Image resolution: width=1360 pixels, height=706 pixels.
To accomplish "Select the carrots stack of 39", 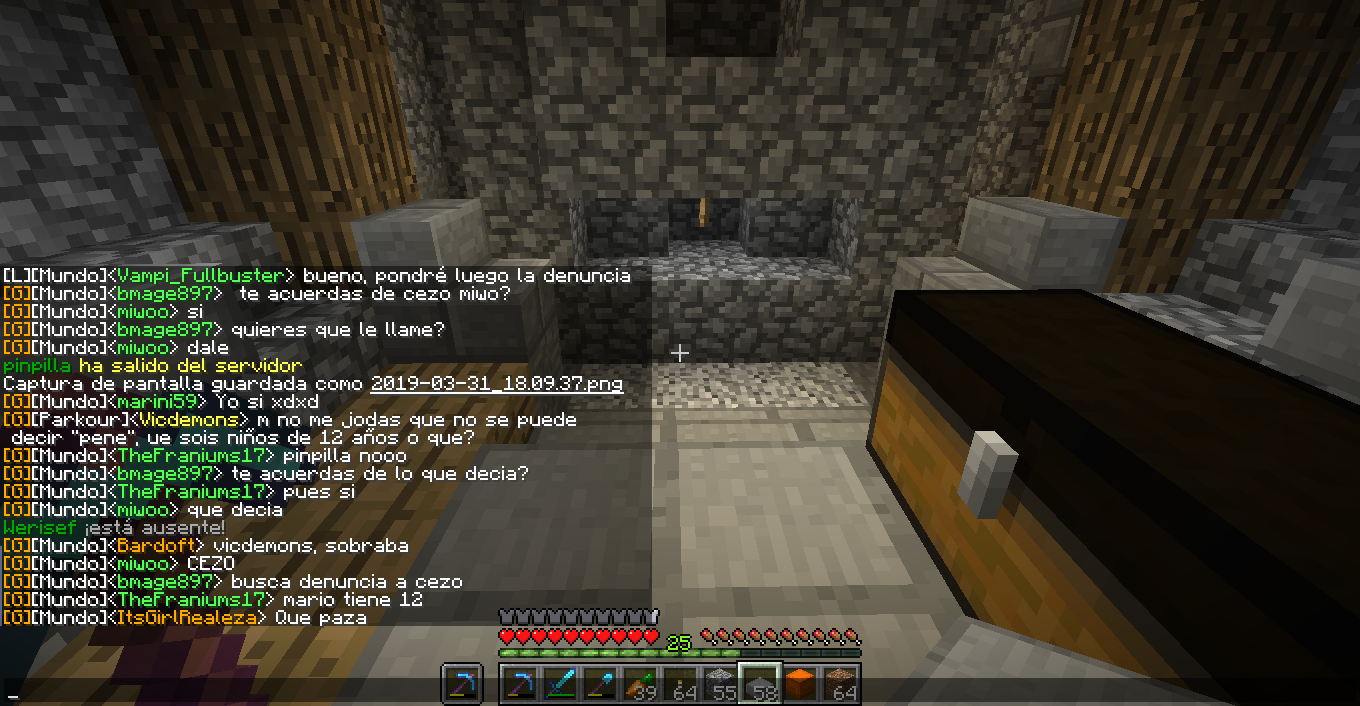I will (x=640, y=686).
